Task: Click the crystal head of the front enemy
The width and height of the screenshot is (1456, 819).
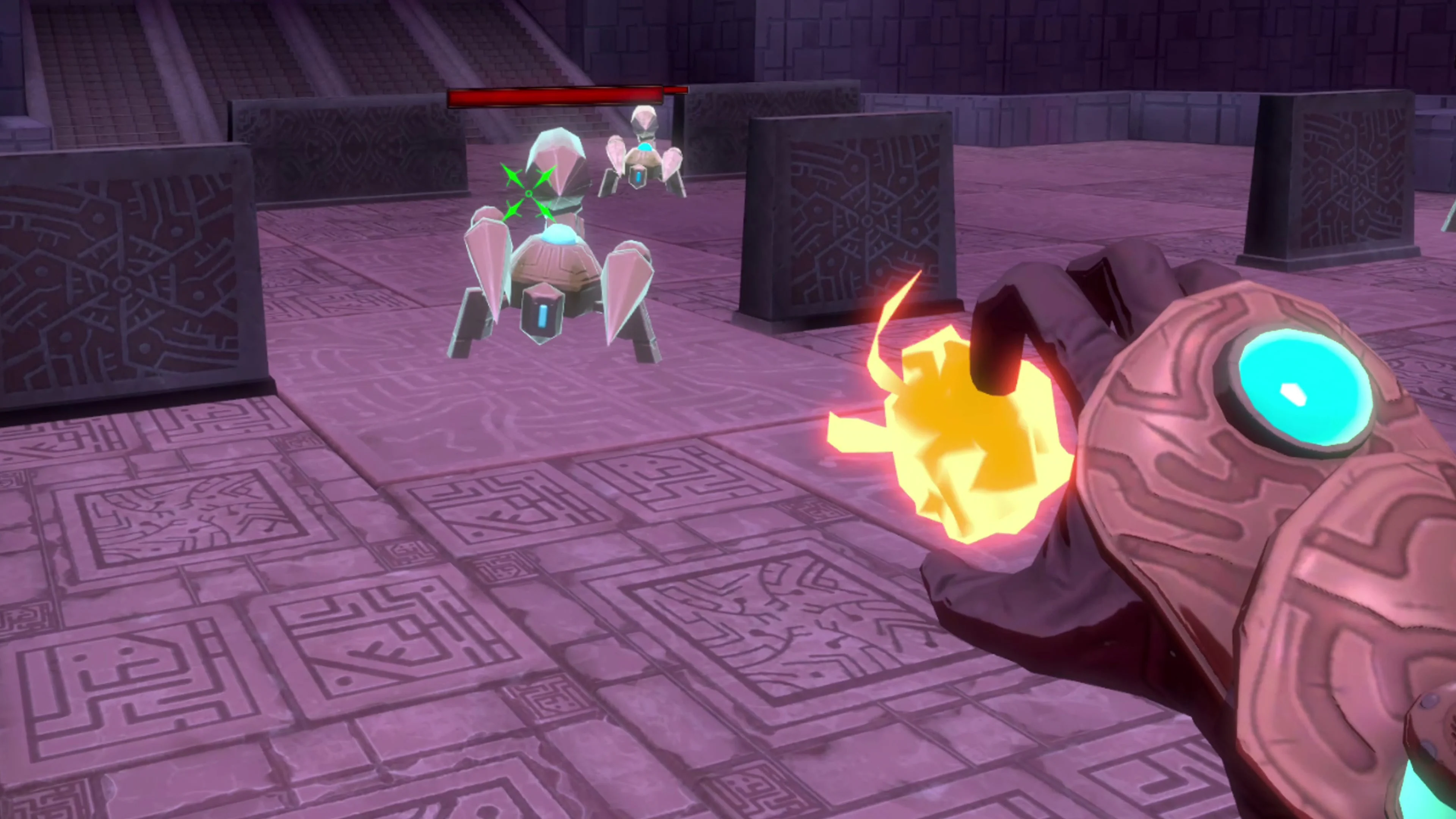Action: click(557, 164)
